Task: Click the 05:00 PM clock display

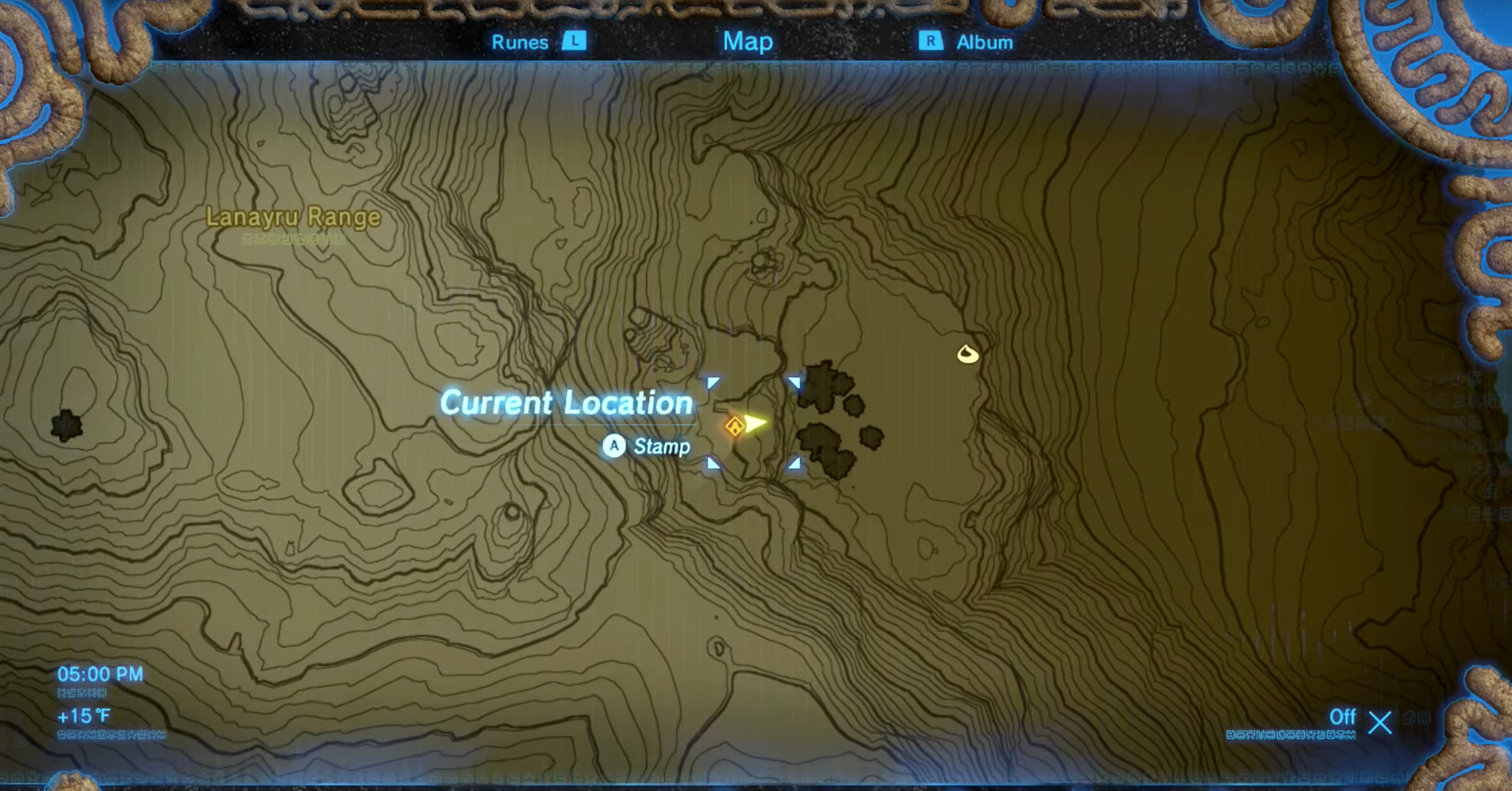Action: [99, 673]
